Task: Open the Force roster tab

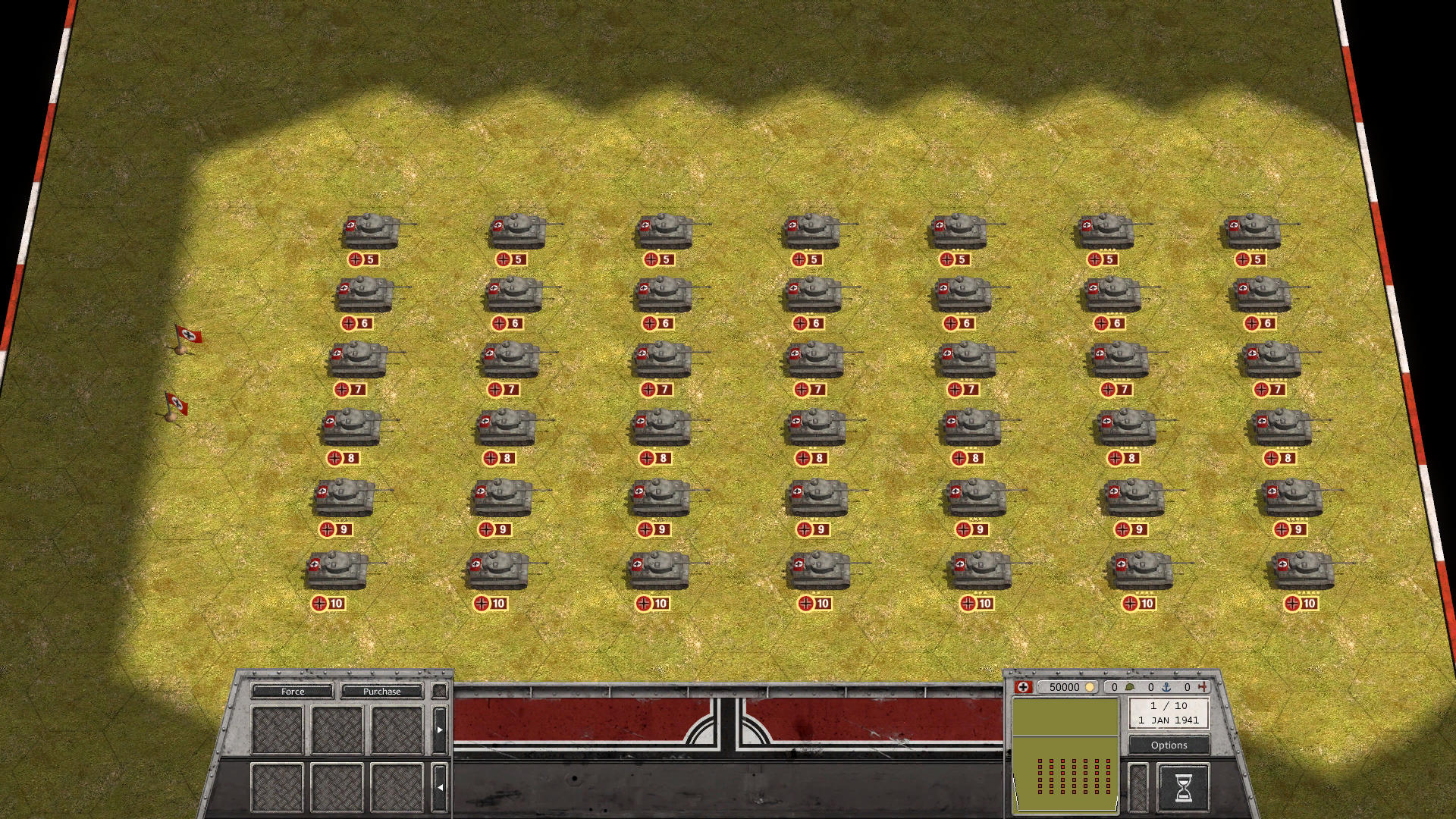Action: [x=293, y=692]
